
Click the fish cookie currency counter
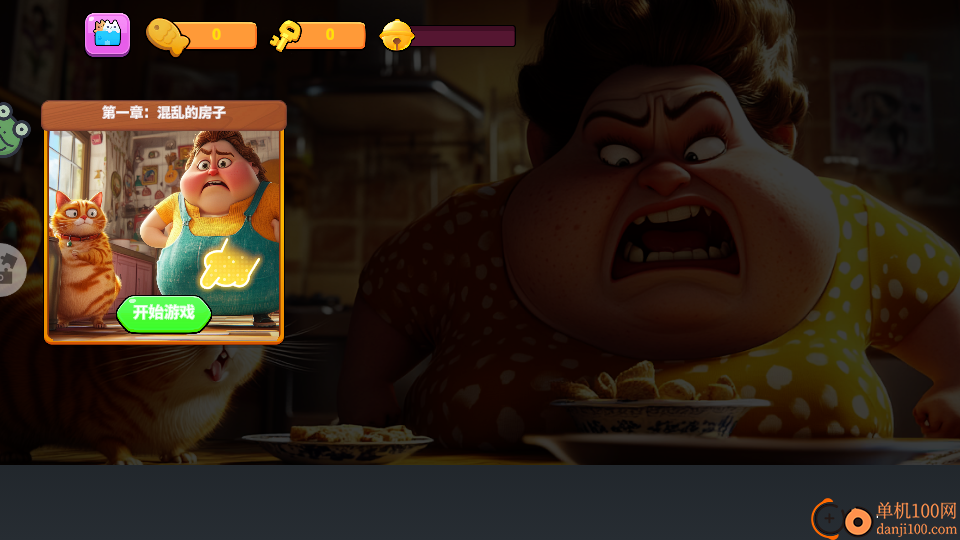[x=203, y=36]
